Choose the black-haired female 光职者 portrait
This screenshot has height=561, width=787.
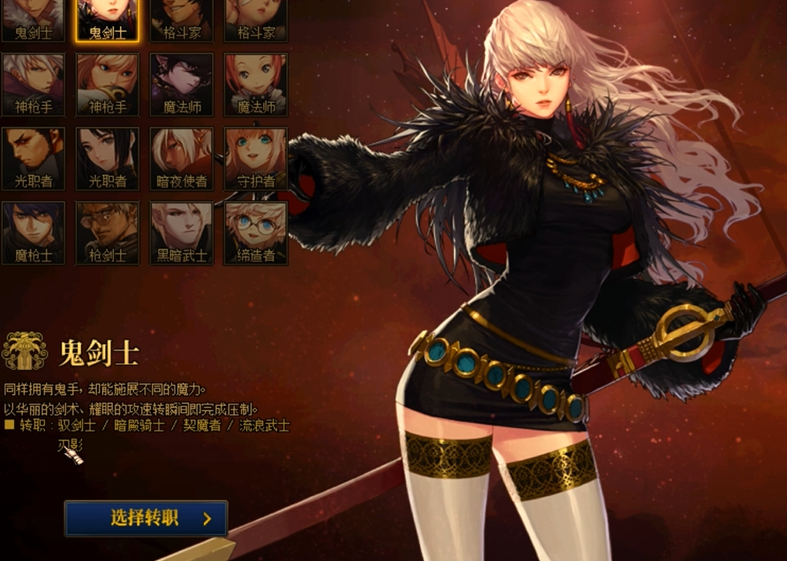[x=107, y=158]
